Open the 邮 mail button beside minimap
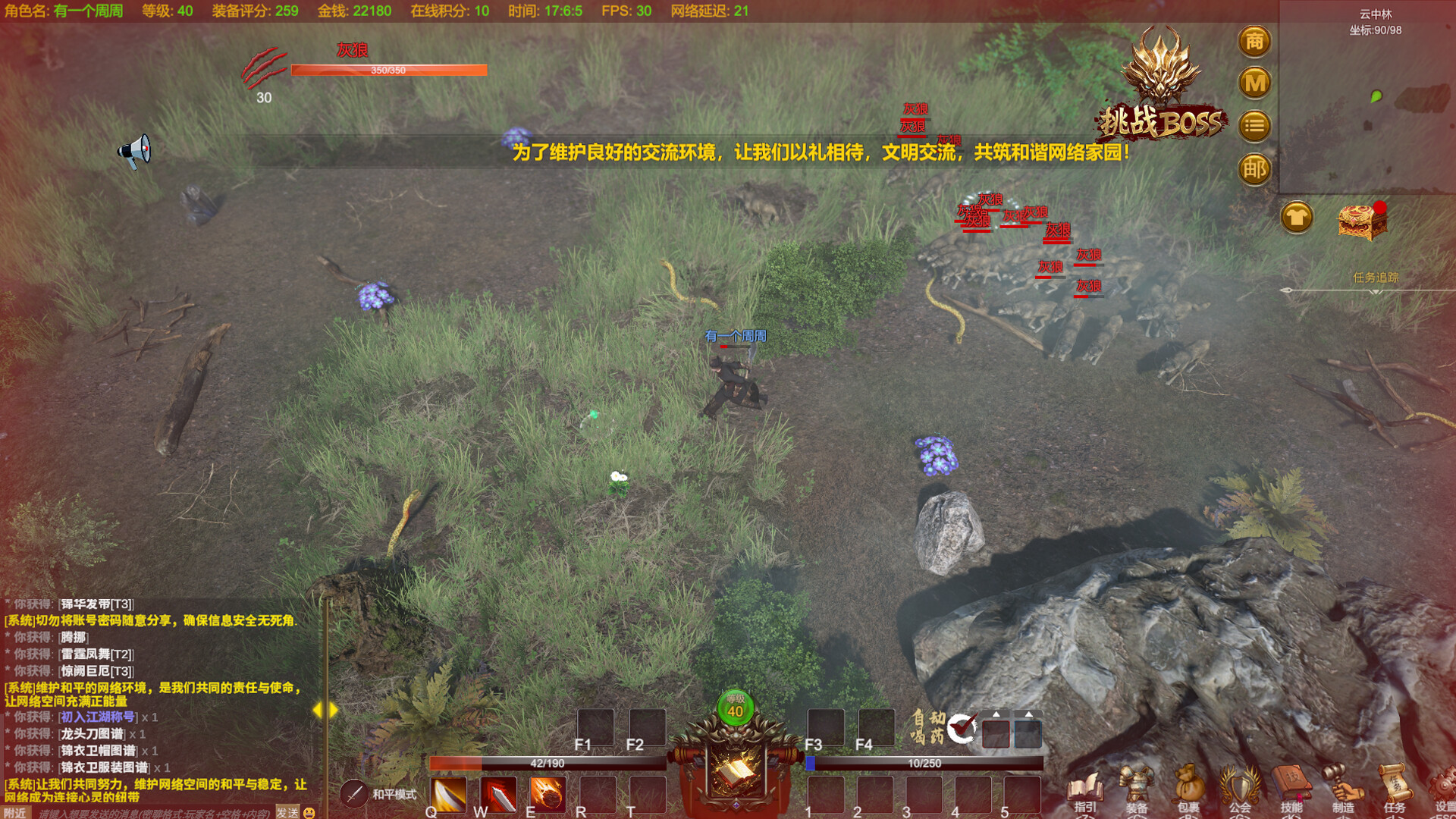 point(1254,170)
